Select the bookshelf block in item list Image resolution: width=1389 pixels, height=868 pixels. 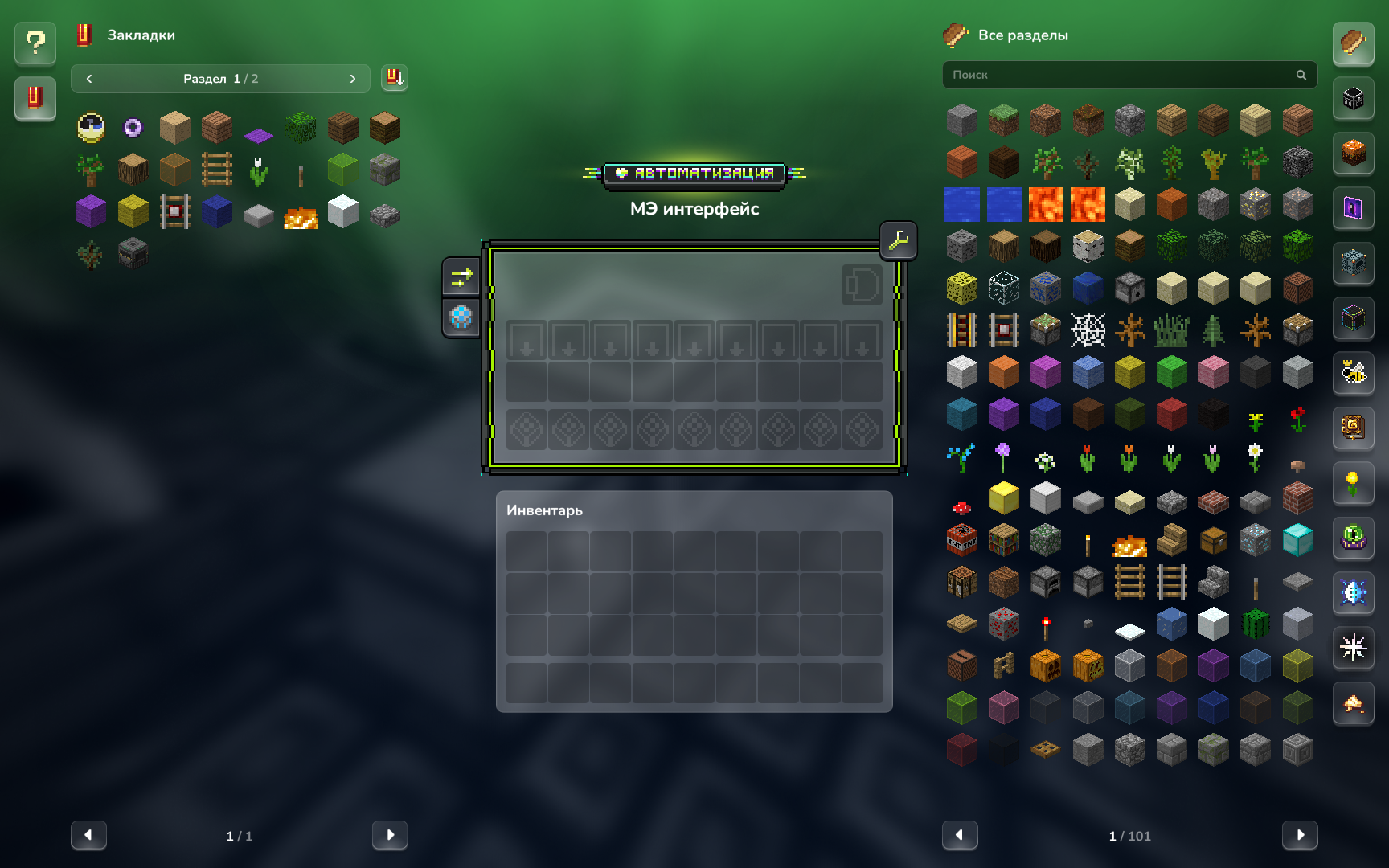pos(1004,541)
